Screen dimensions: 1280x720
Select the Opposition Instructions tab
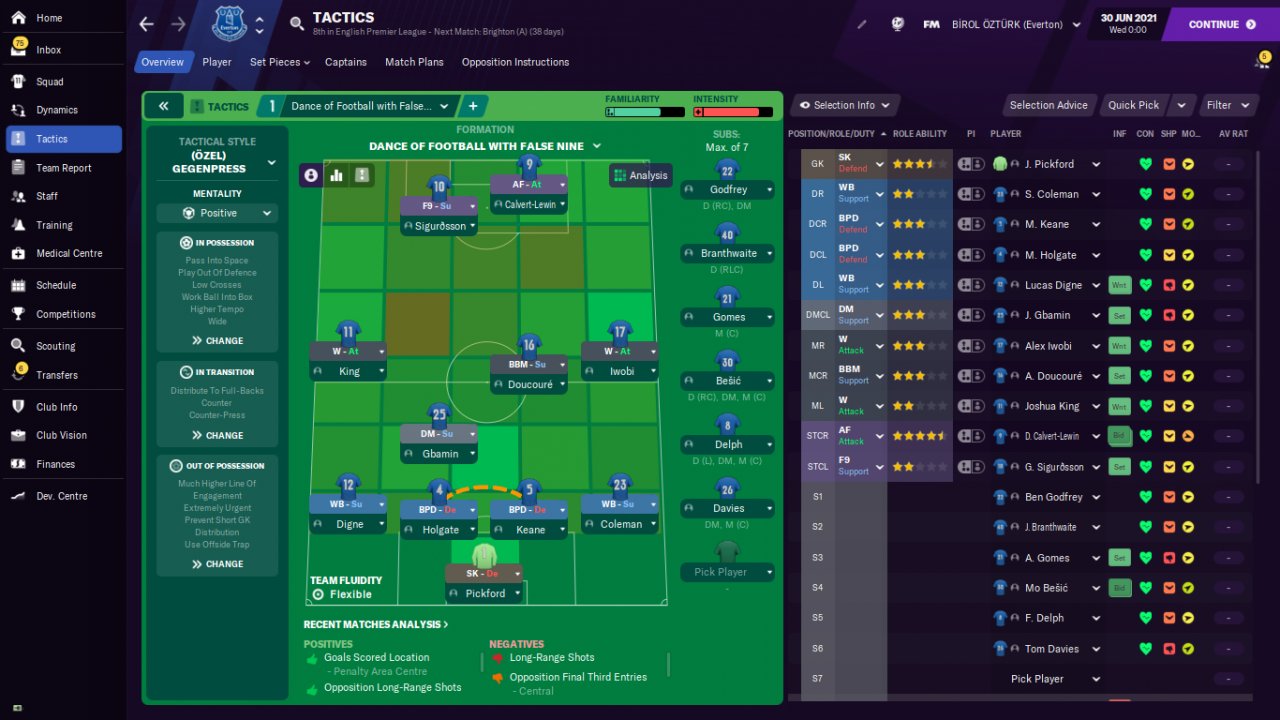515,62
